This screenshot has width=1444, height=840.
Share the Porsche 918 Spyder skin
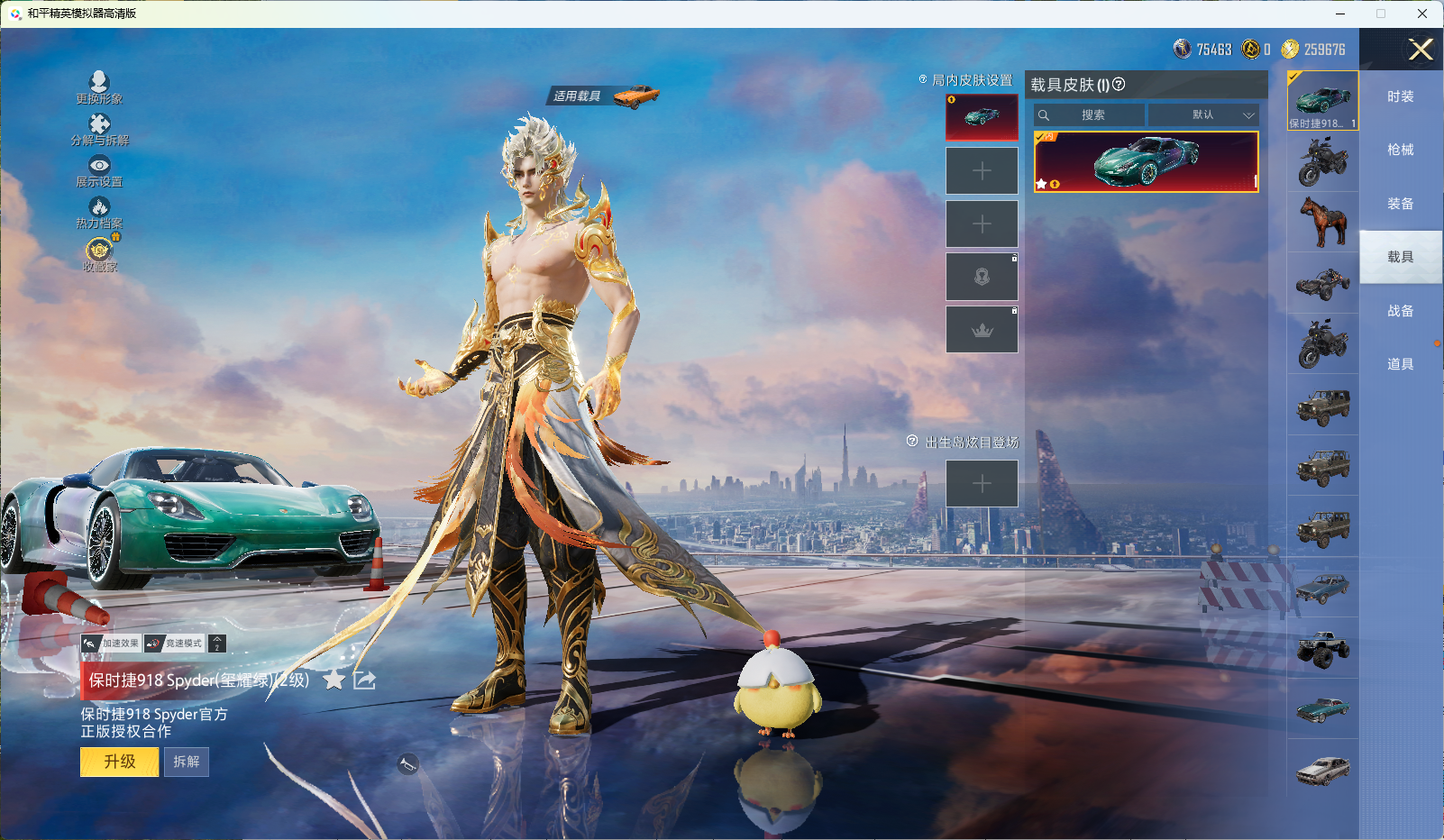click(x=364, y=680)
